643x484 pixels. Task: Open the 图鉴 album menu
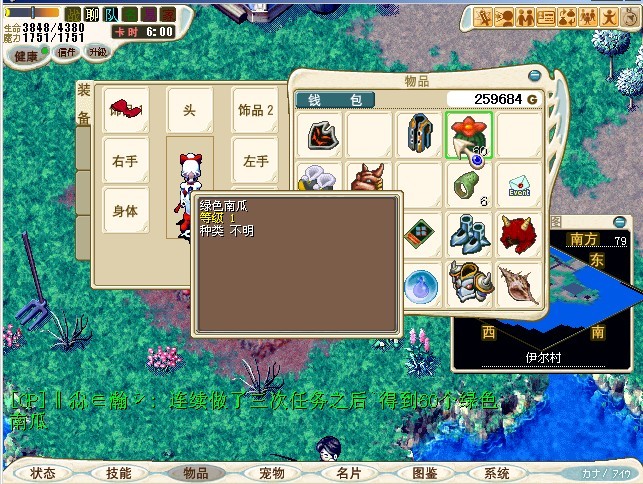(x=424, y=473)
